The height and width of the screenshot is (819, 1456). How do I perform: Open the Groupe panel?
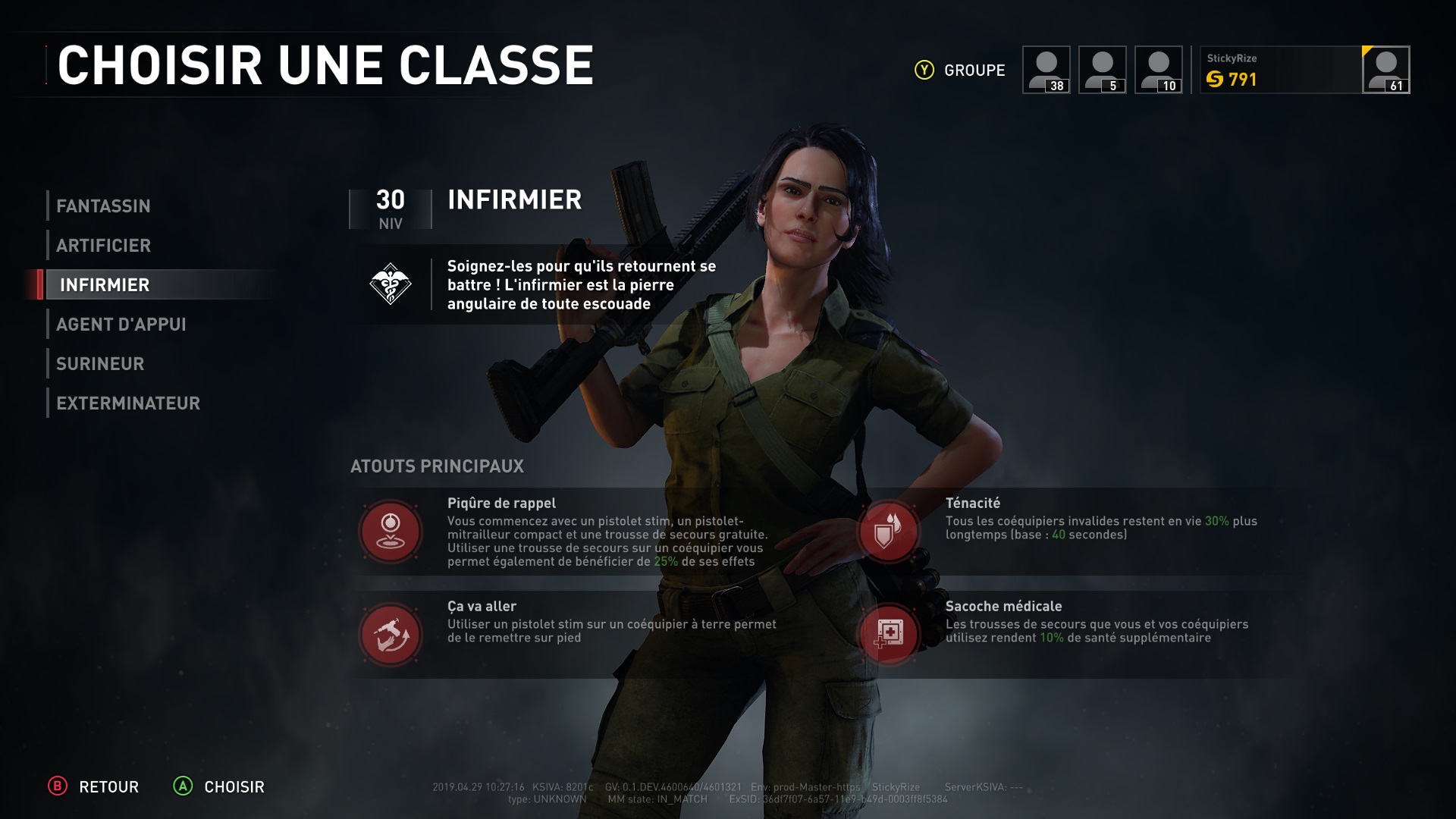(x=960, y=70)
